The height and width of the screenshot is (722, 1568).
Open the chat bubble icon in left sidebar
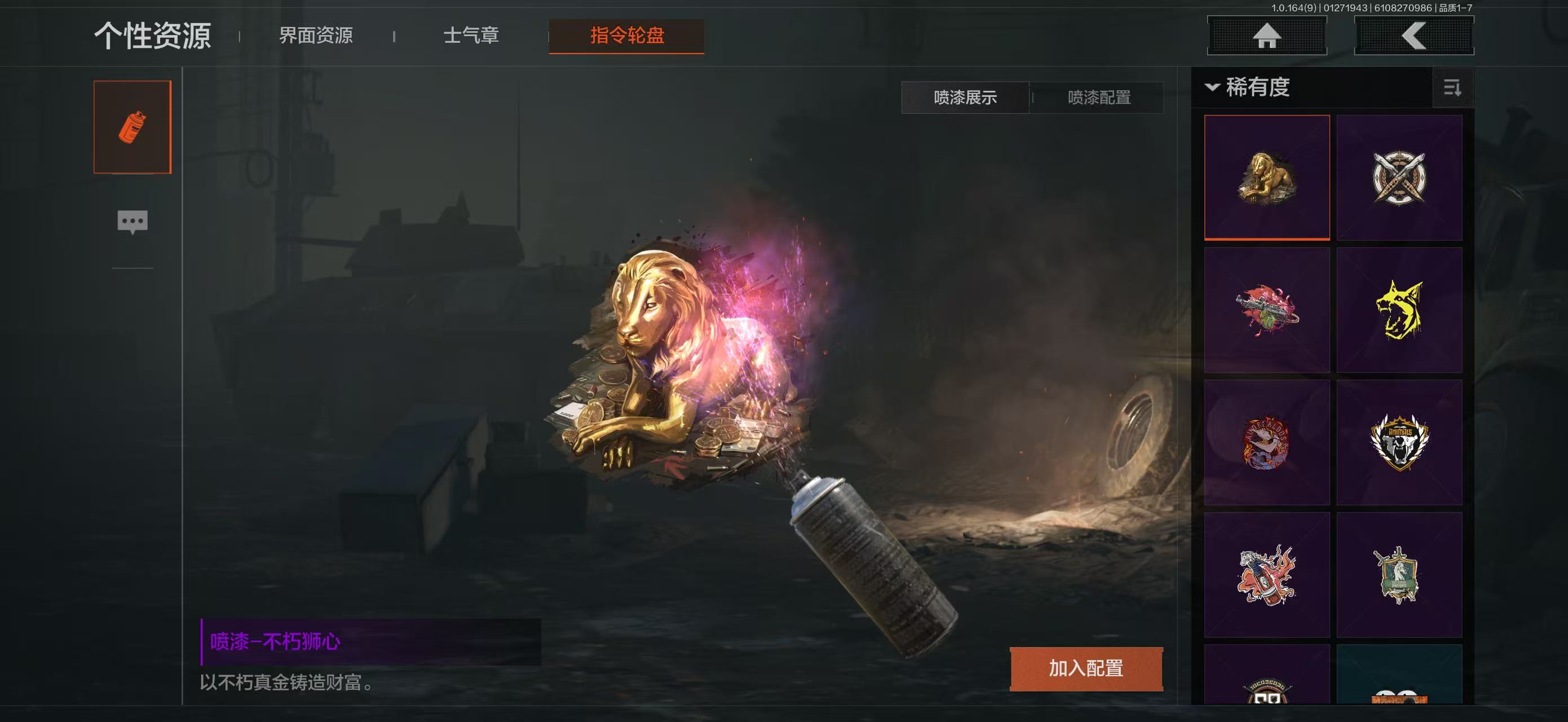click(131, 221)
